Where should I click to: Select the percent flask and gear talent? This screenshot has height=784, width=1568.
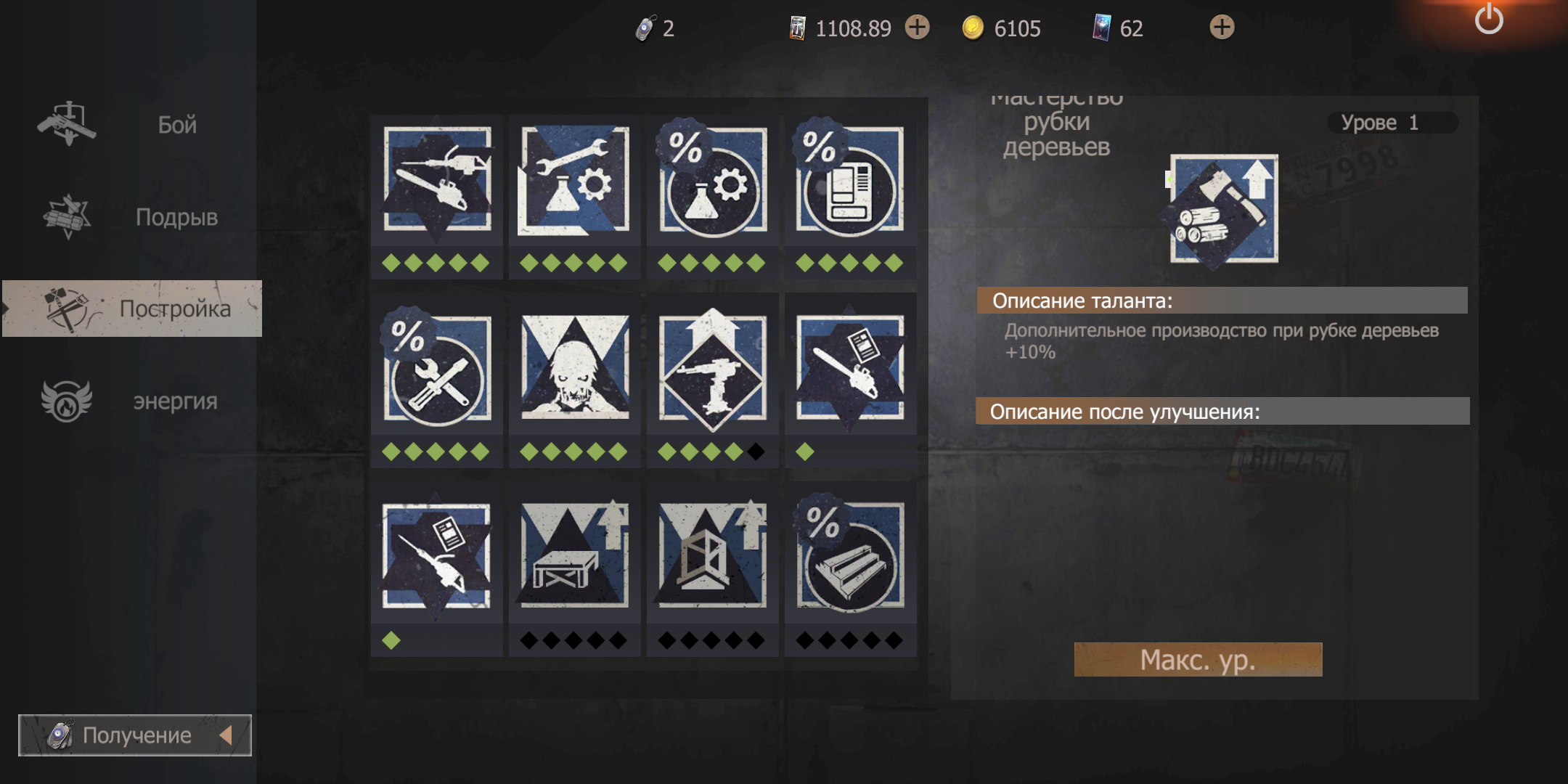(712, 179)
